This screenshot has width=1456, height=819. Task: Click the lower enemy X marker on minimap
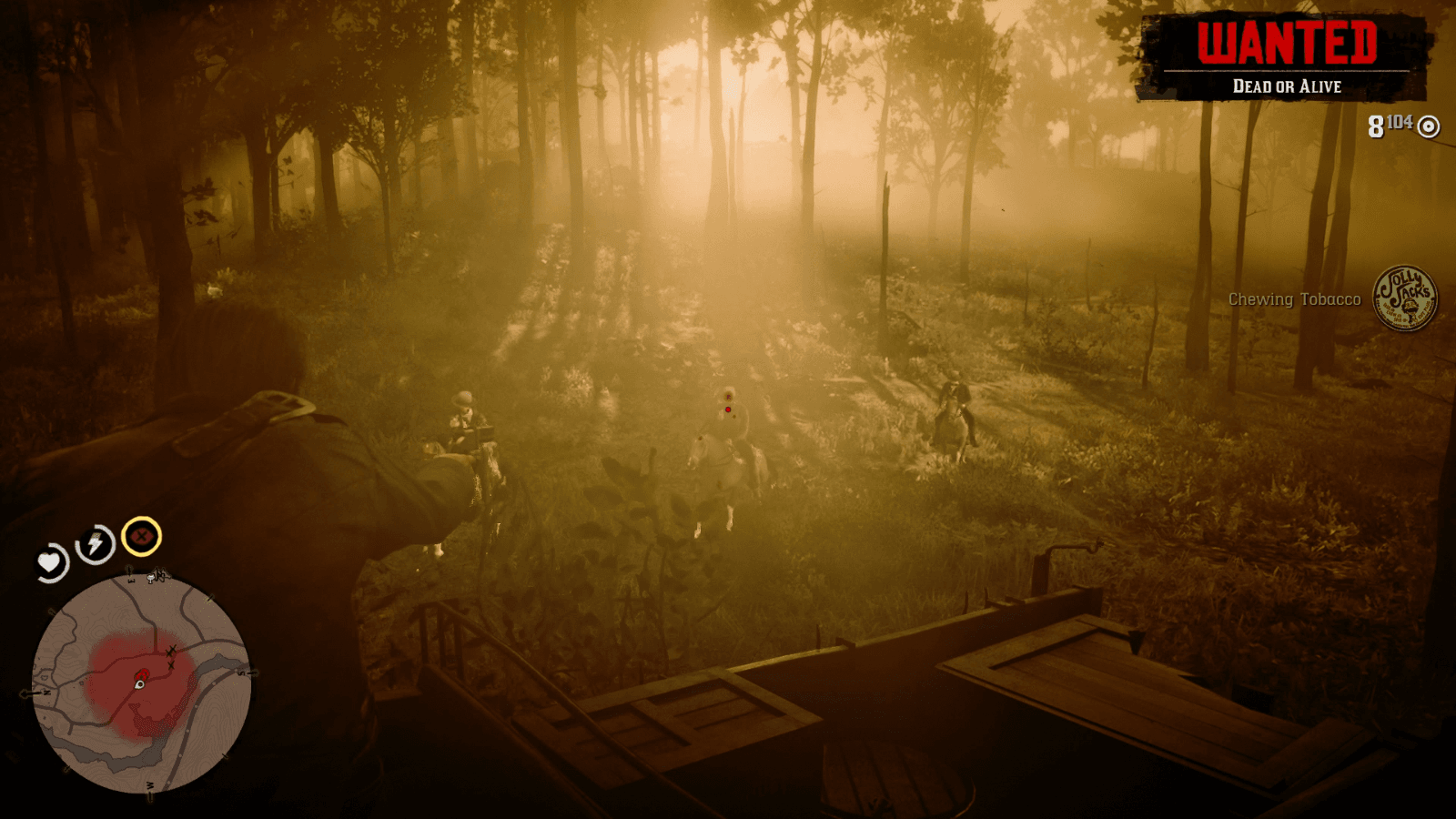(x=170, y=665)
